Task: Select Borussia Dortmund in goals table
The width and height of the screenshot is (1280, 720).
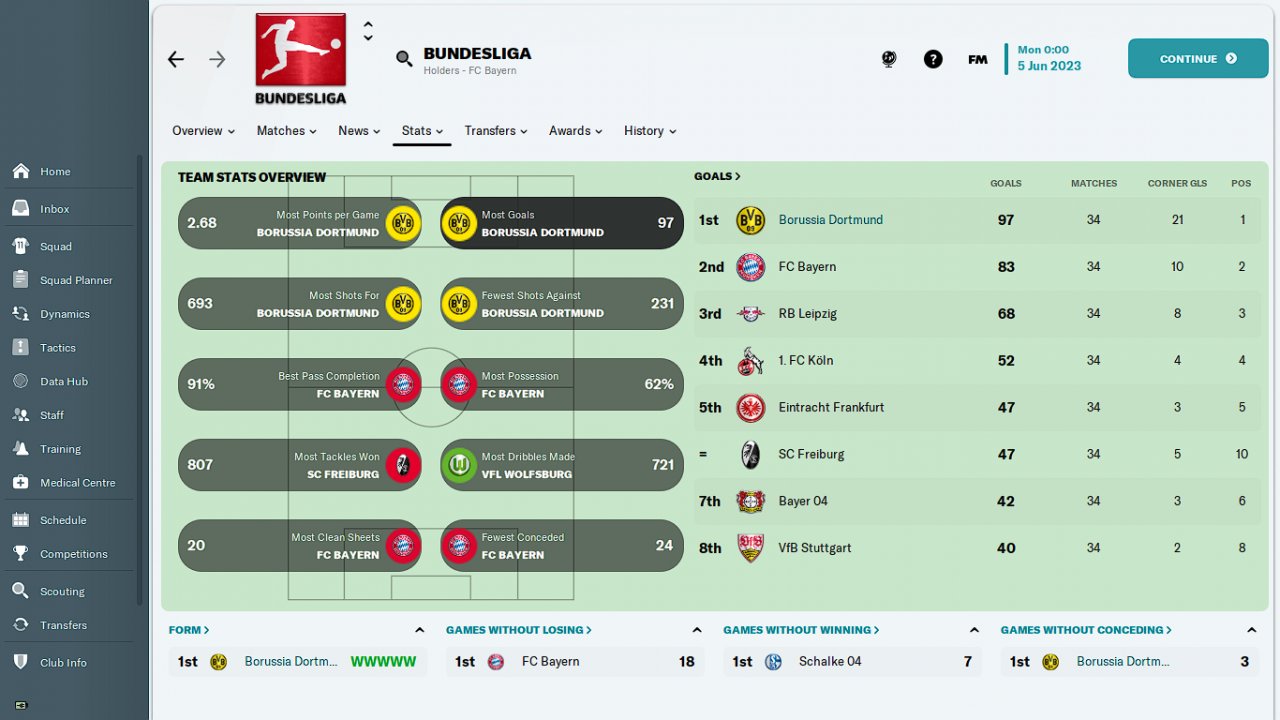Action: 830,220
